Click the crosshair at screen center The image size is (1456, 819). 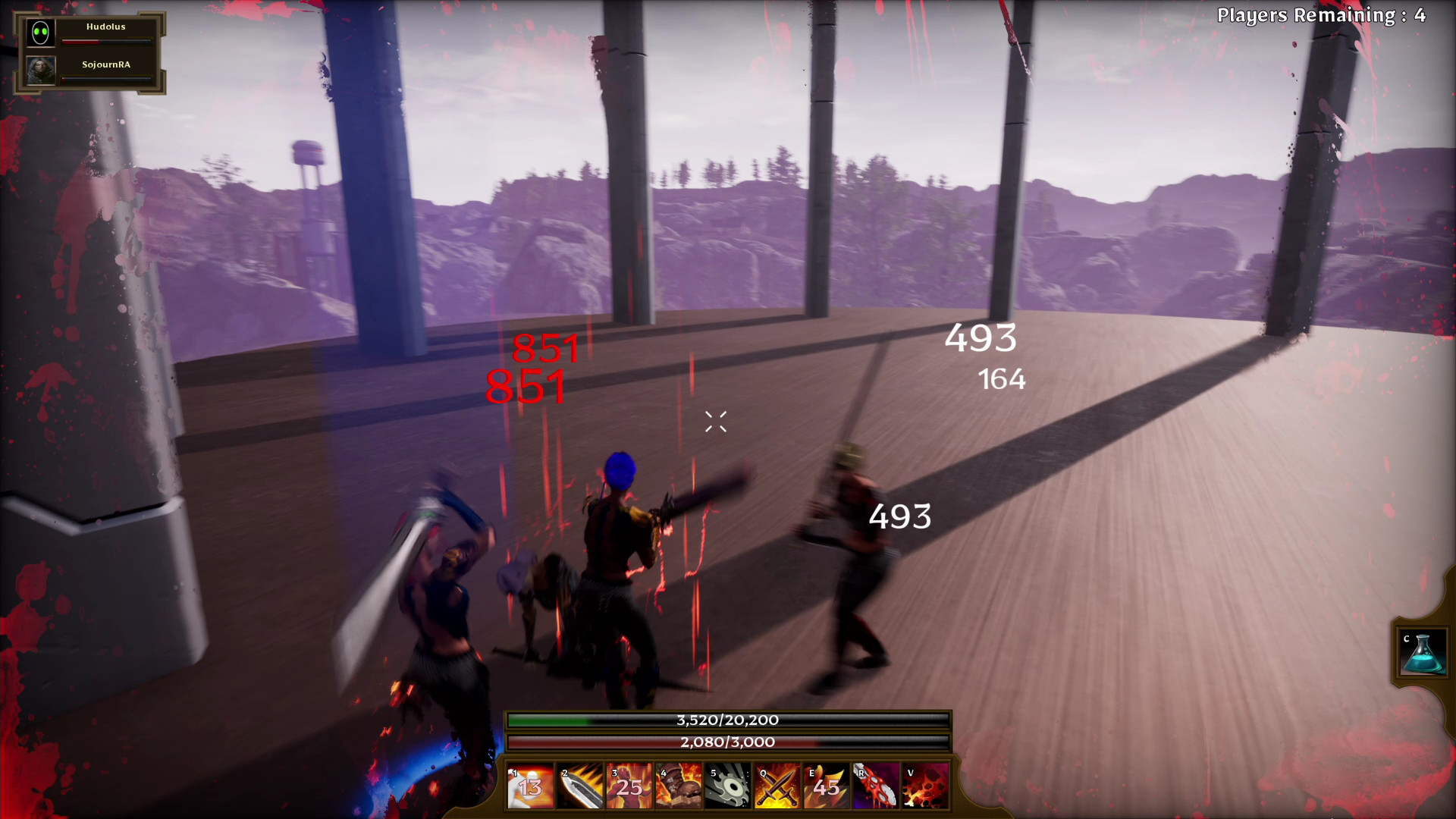(x=715, y=422)
